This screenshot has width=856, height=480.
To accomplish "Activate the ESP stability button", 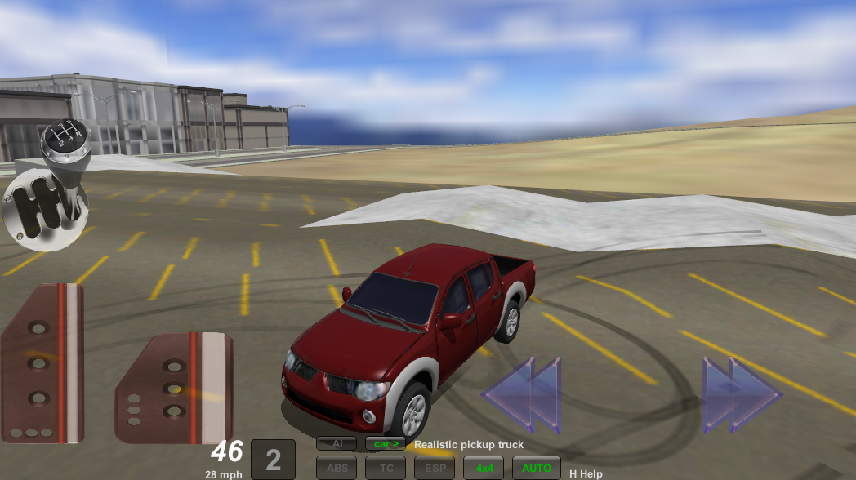I will pos(434,466).
